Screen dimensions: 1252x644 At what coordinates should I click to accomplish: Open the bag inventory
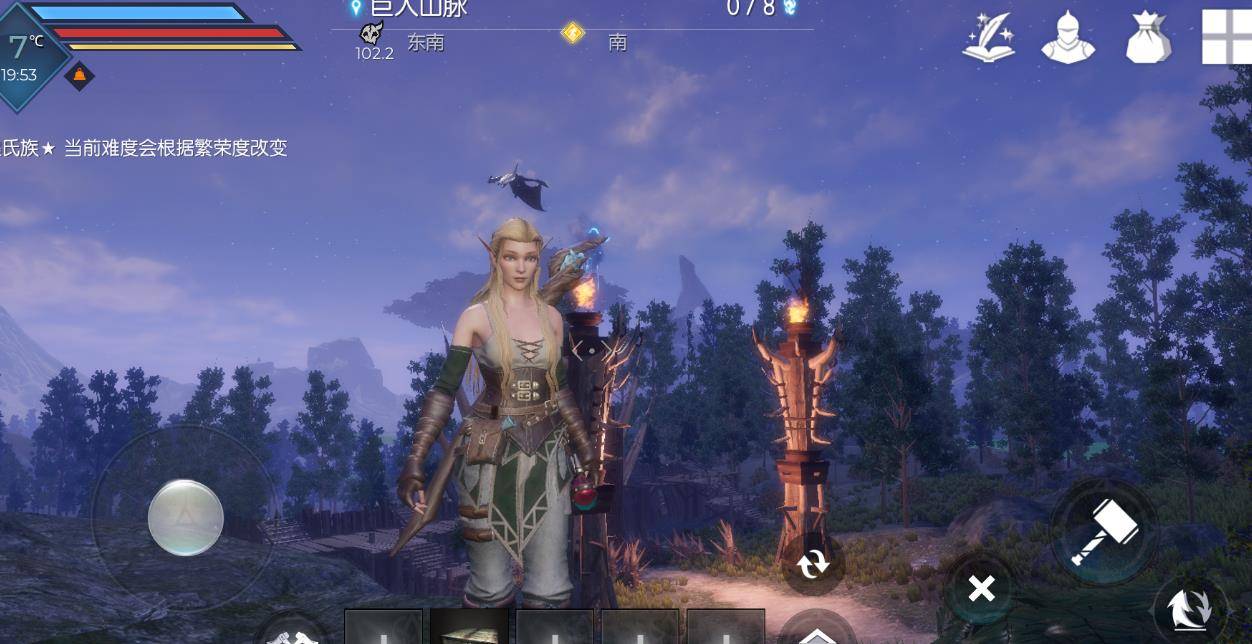click(x=1147, y=38)
